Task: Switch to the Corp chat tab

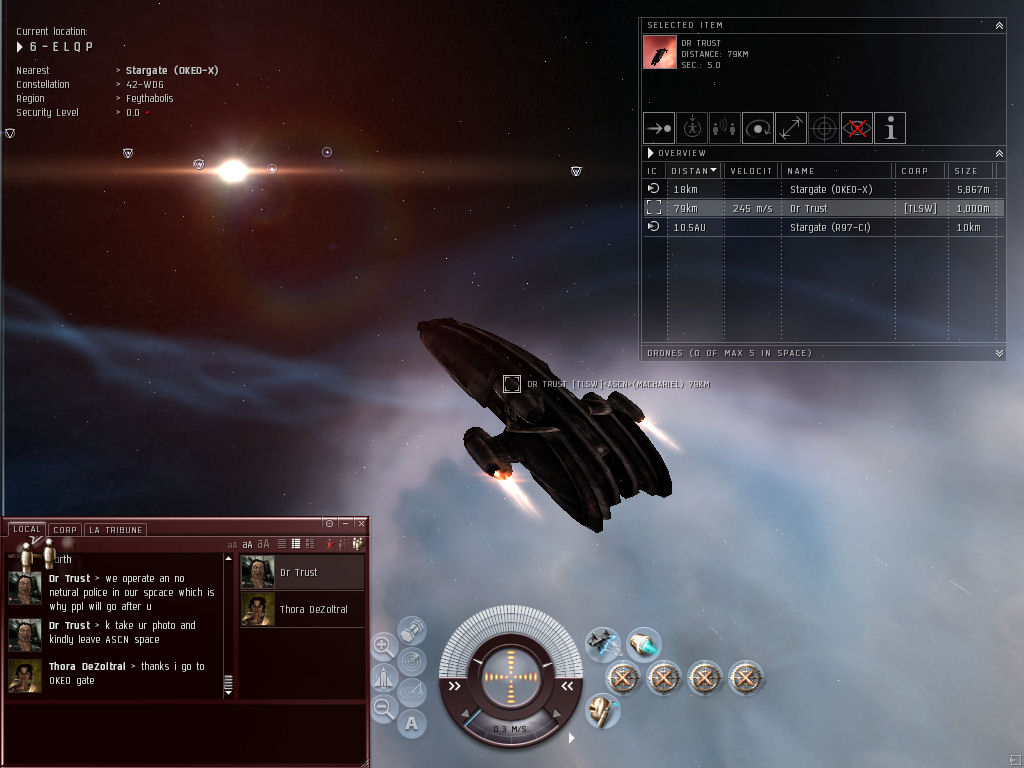Action: [65, 530]
